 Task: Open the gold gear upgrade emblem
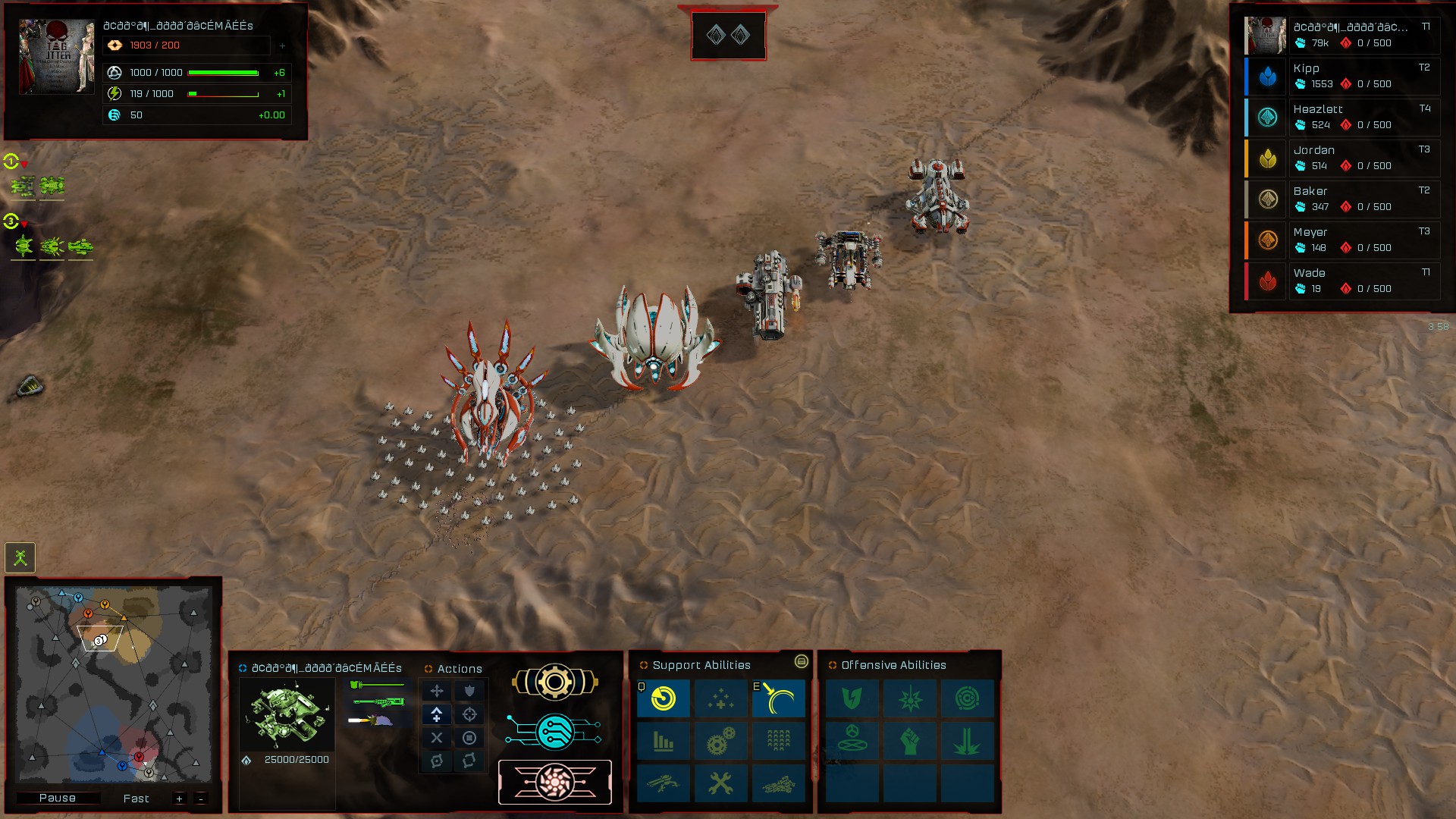coord(556,680)
